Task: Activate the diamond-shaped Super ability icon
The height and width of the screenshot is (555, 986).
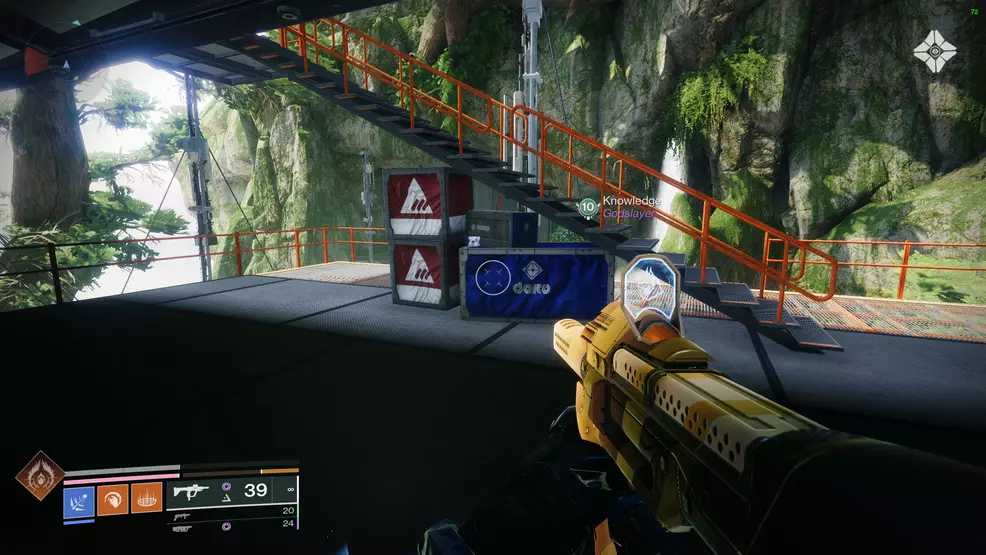Action: [39, 475]
